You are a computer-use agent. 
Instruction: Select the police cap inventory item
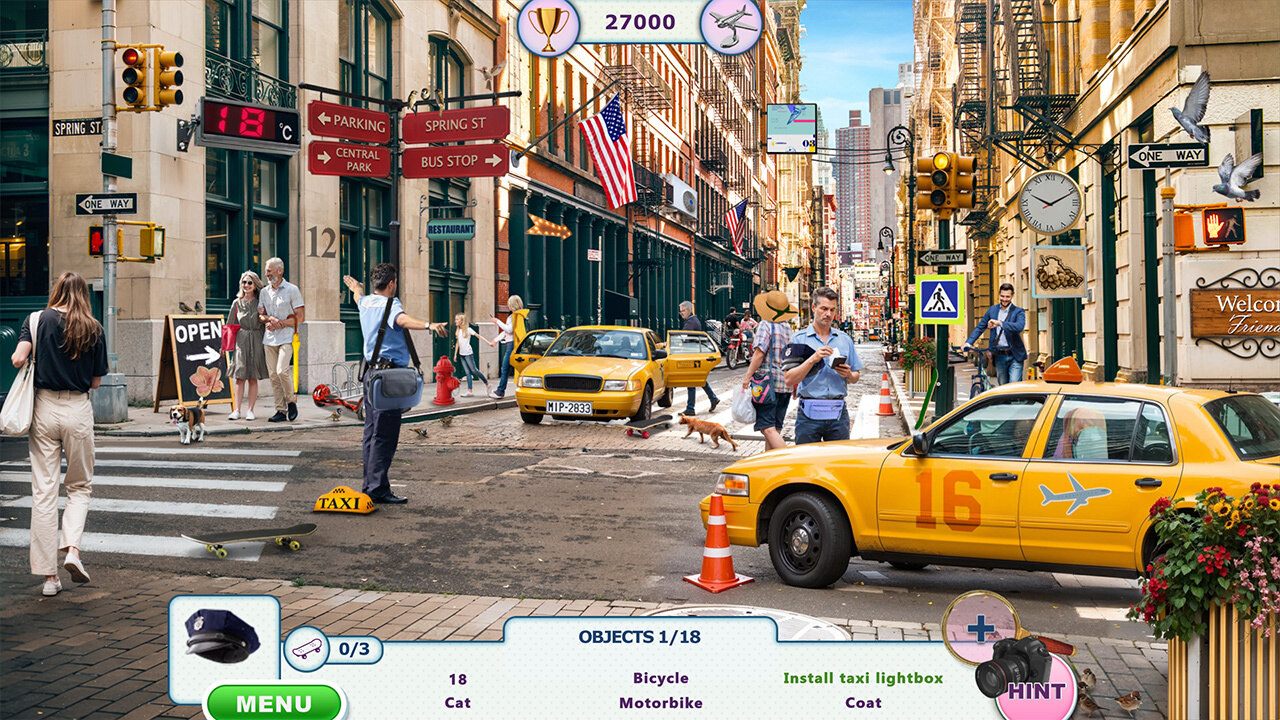(222, 636)
